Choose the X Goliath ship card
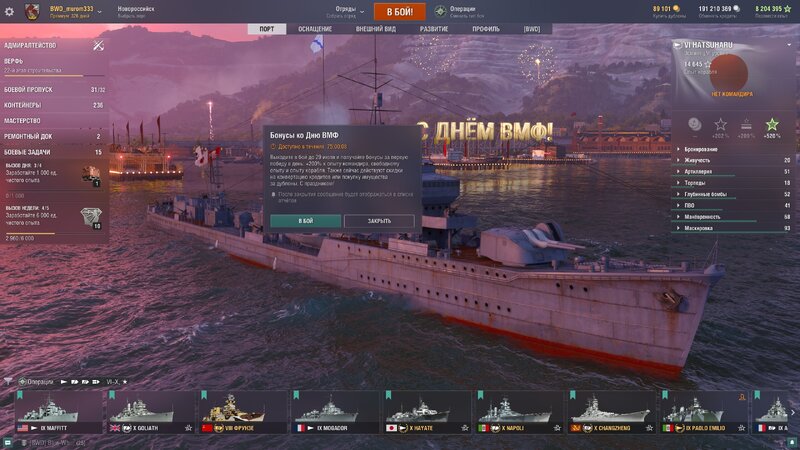800x450 pixels. pyautogui.click(x=149, y=411)
